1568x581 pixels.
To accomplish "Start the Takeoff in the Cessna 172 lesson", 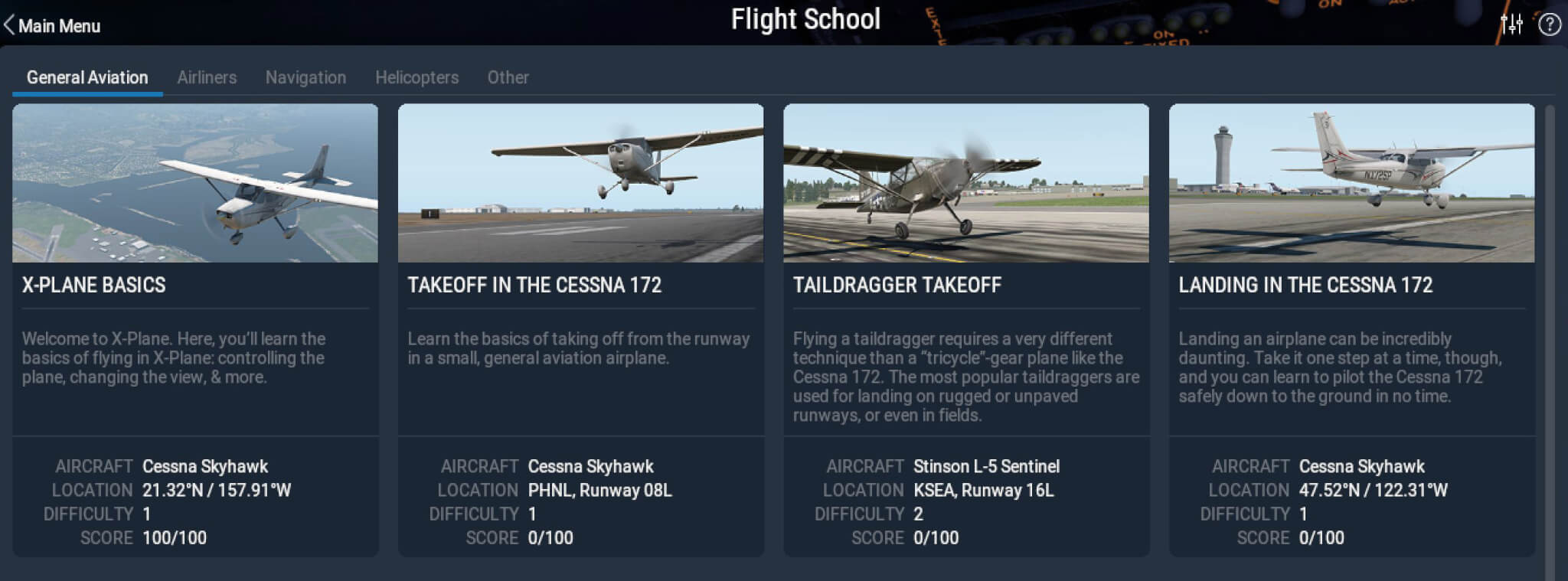I will tap(580, 184).
